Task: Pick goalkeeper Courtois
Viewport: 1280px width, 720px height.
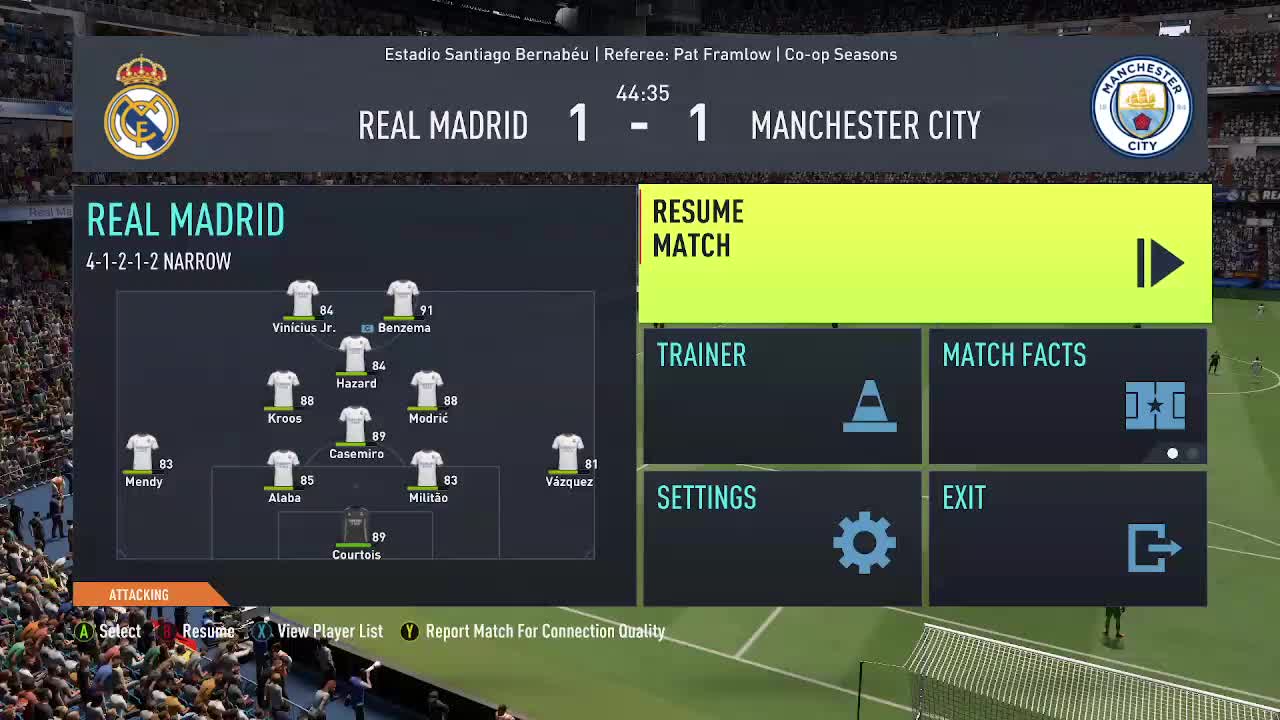Action: tap(356, 532)
